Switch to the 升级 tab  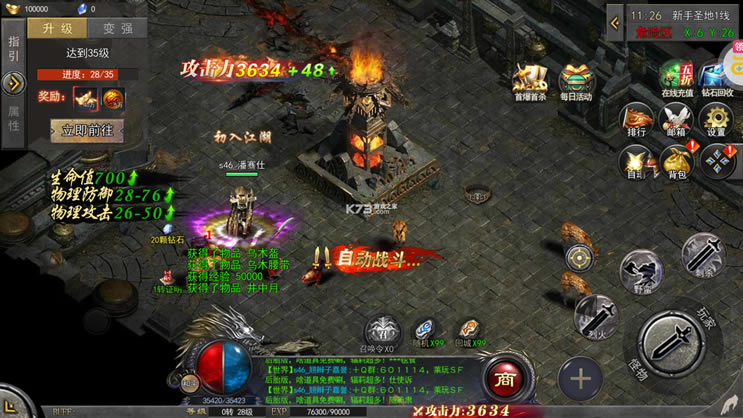(x=58, y=30)
